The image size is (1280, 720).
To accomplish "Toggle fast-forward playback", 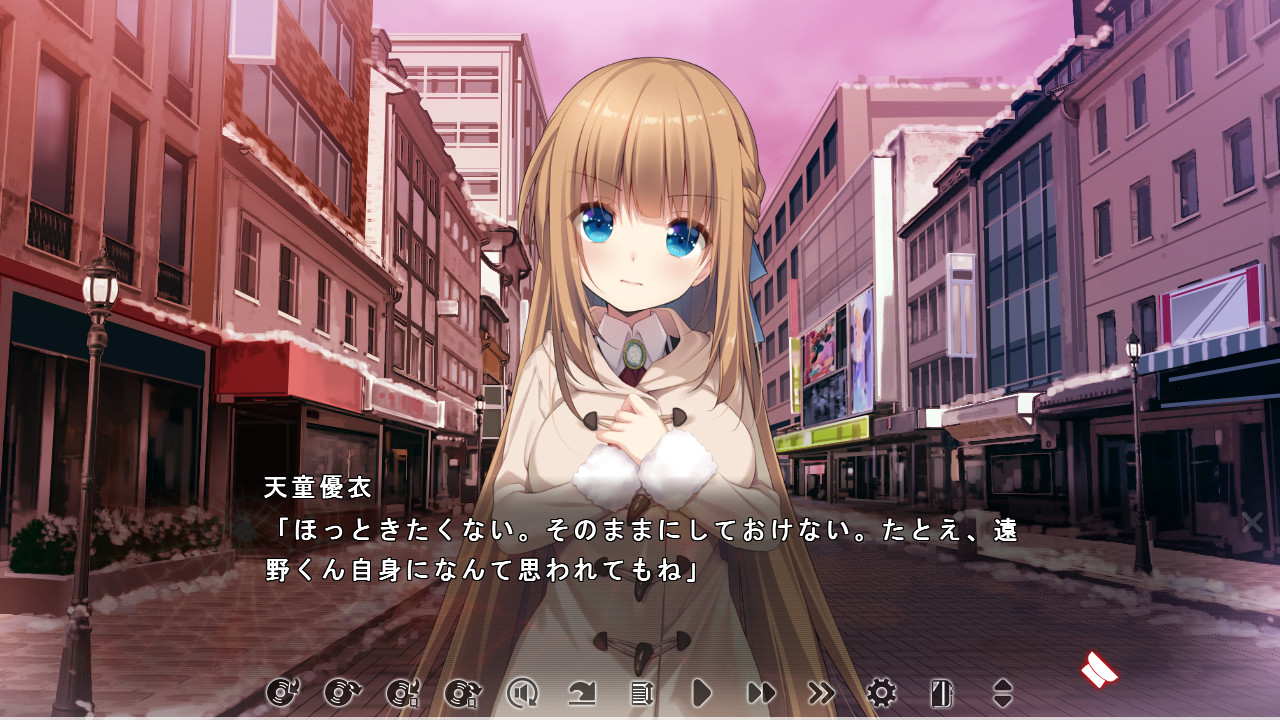I will point(758,690).
